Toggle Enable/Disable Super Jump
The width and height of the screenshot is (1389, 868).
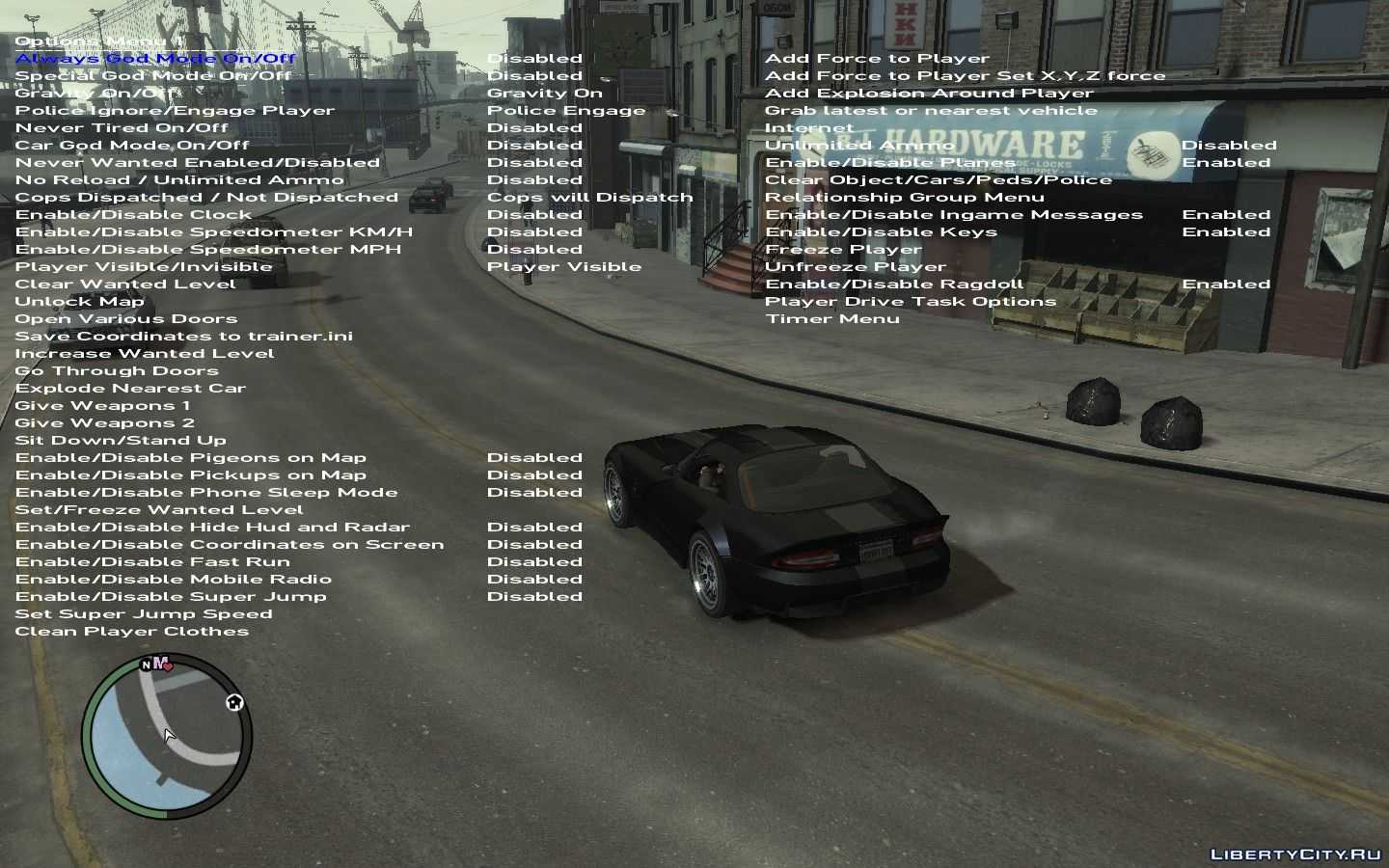(171, 597)
